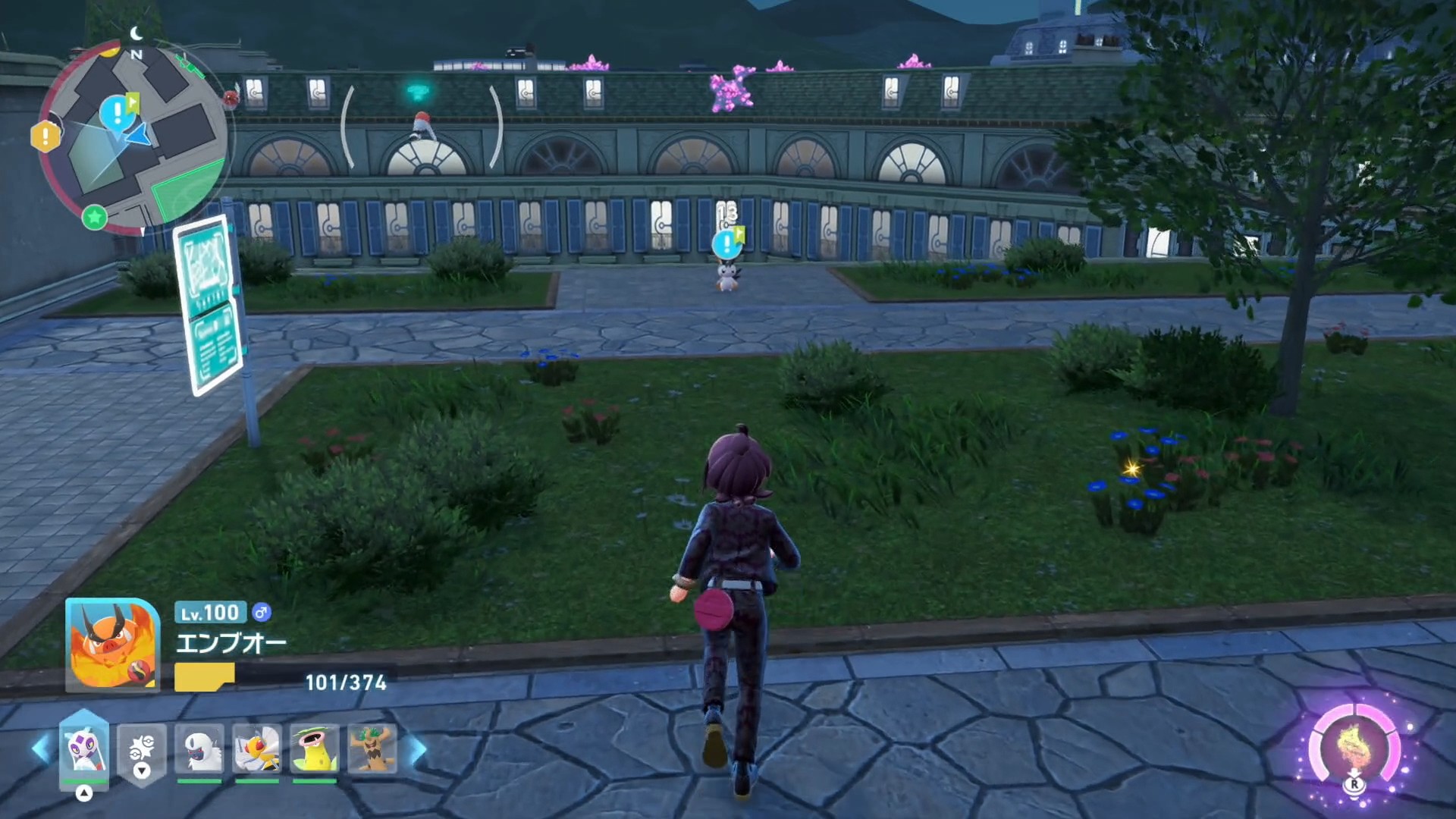
Task: Choose the Absol party slot
Action: point(199,748)
